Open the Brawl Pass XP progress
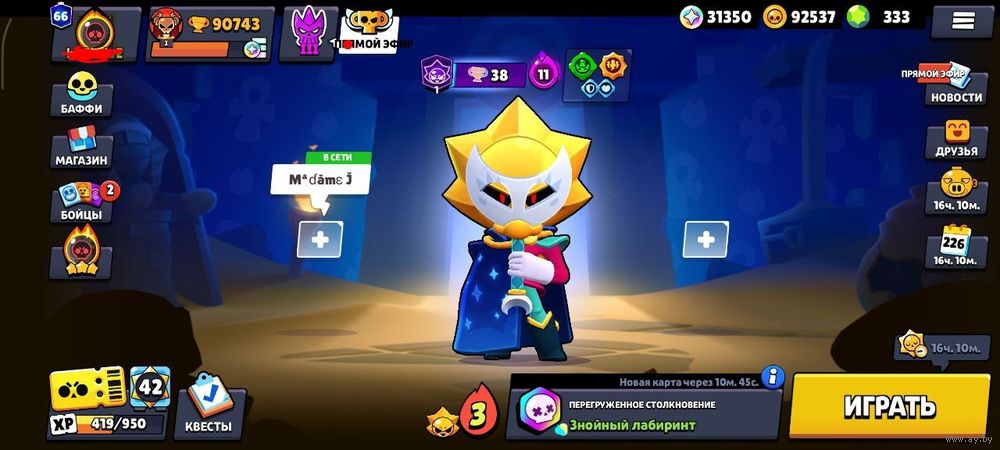This screenshot has height=450, width=1000. click(88, 402)
